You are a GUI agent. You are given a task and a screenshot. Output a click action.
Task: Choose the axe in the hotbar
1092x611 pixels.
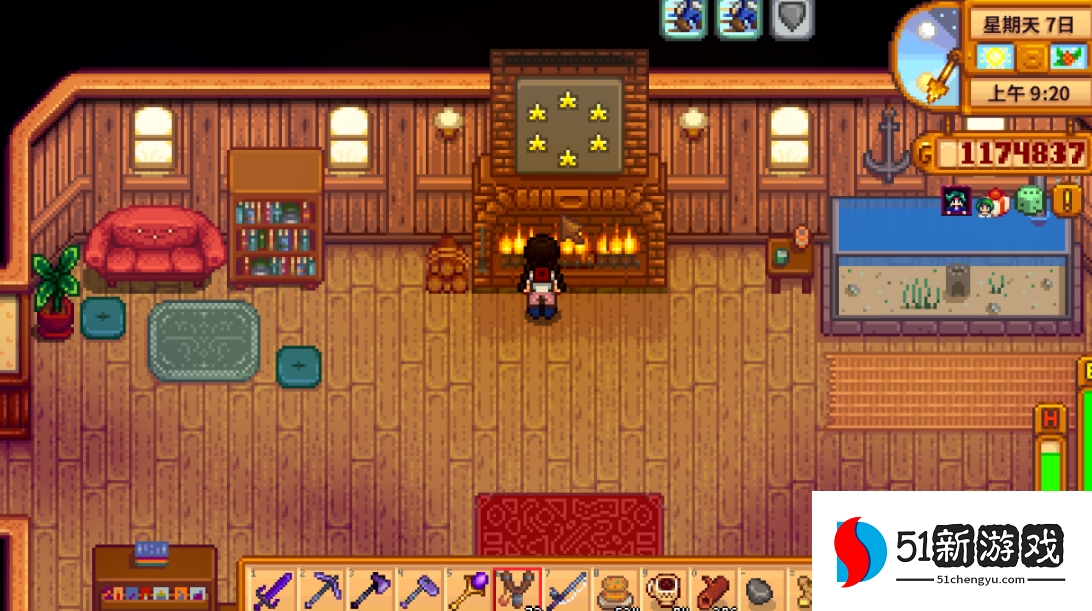coord(370,590)
